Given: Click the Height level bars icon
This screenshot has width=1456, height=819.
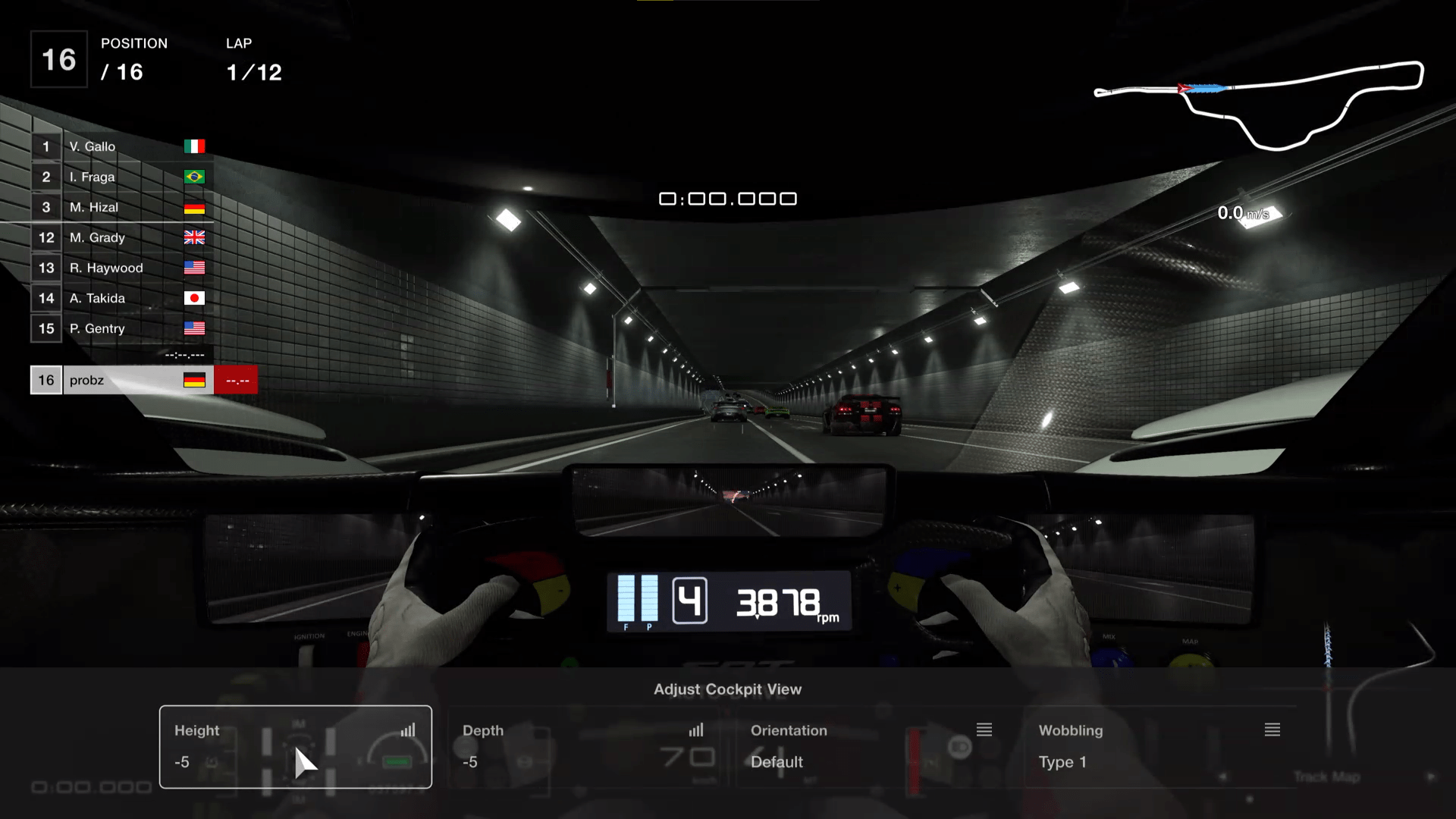Looking at the screenshot, I should [x=408, y=730].
